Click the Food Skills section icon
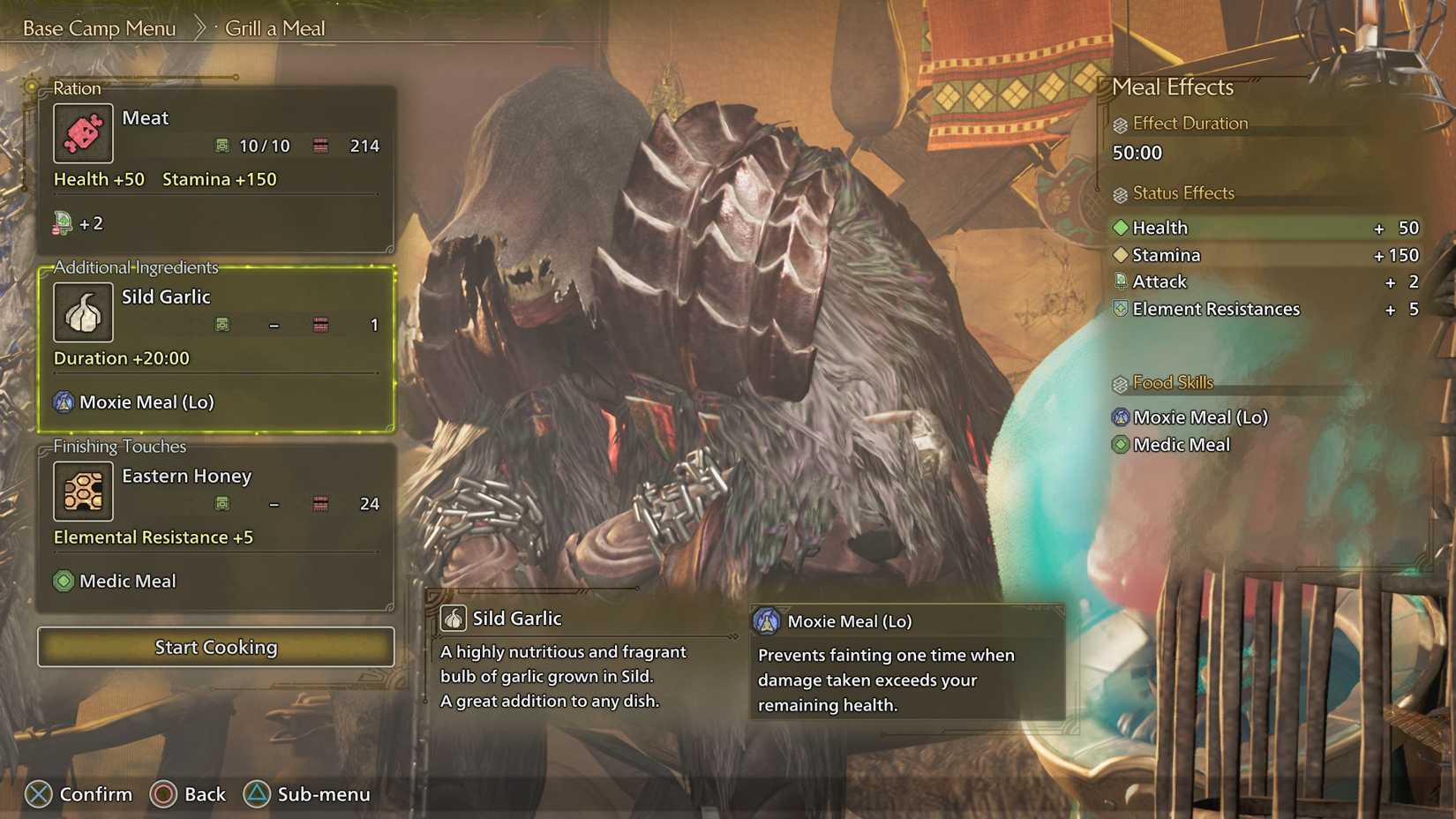The image size is (1456, 819). [x=1121, y=383]
